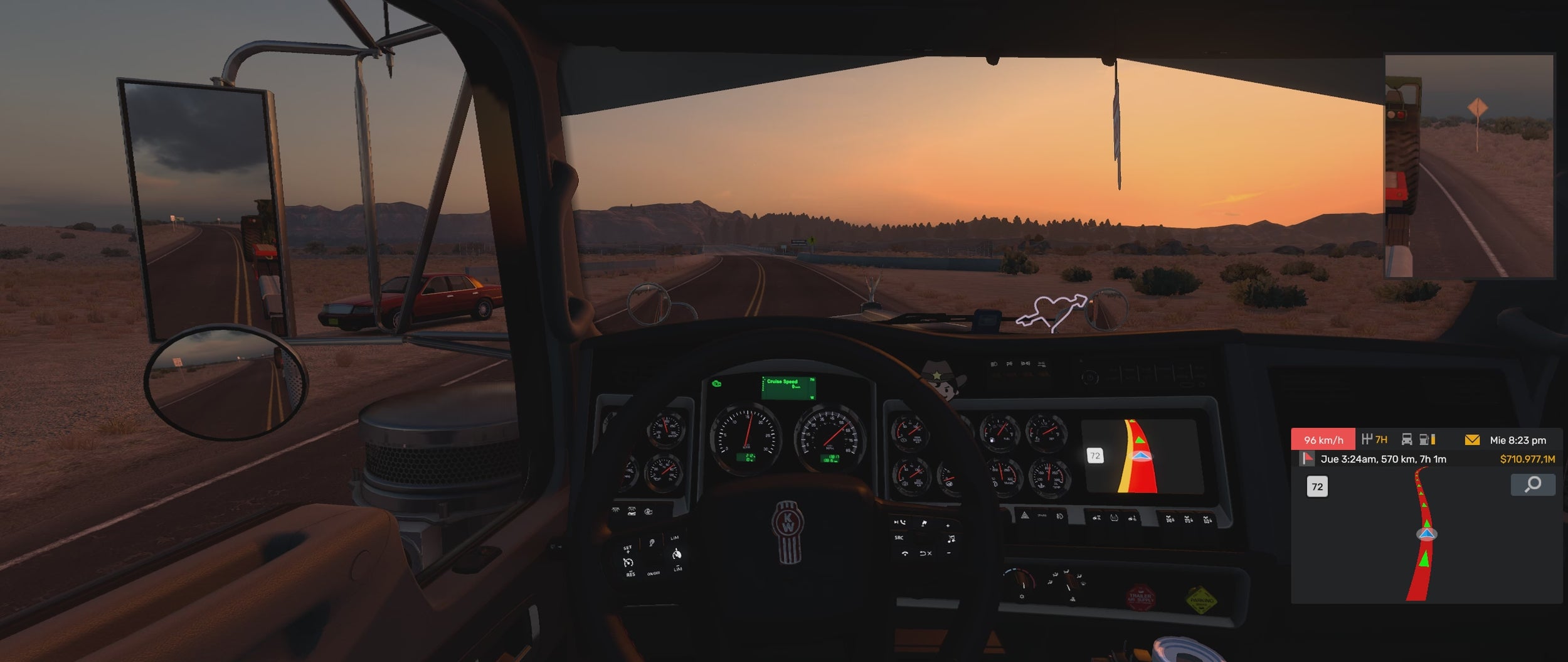
Task: Click the gear shifter icon
Action: 1368,439
